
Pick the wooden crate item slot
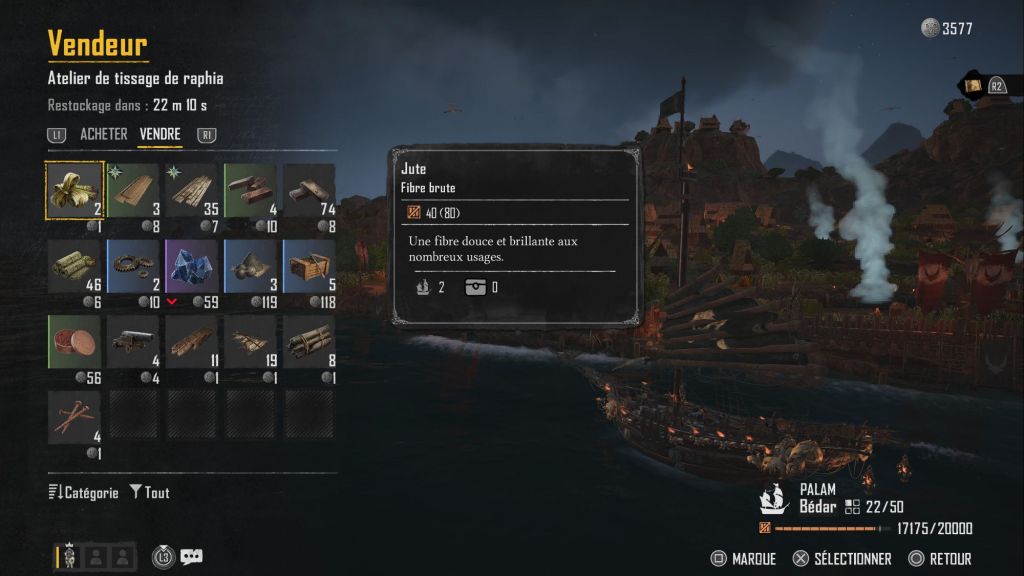(309, 267)
